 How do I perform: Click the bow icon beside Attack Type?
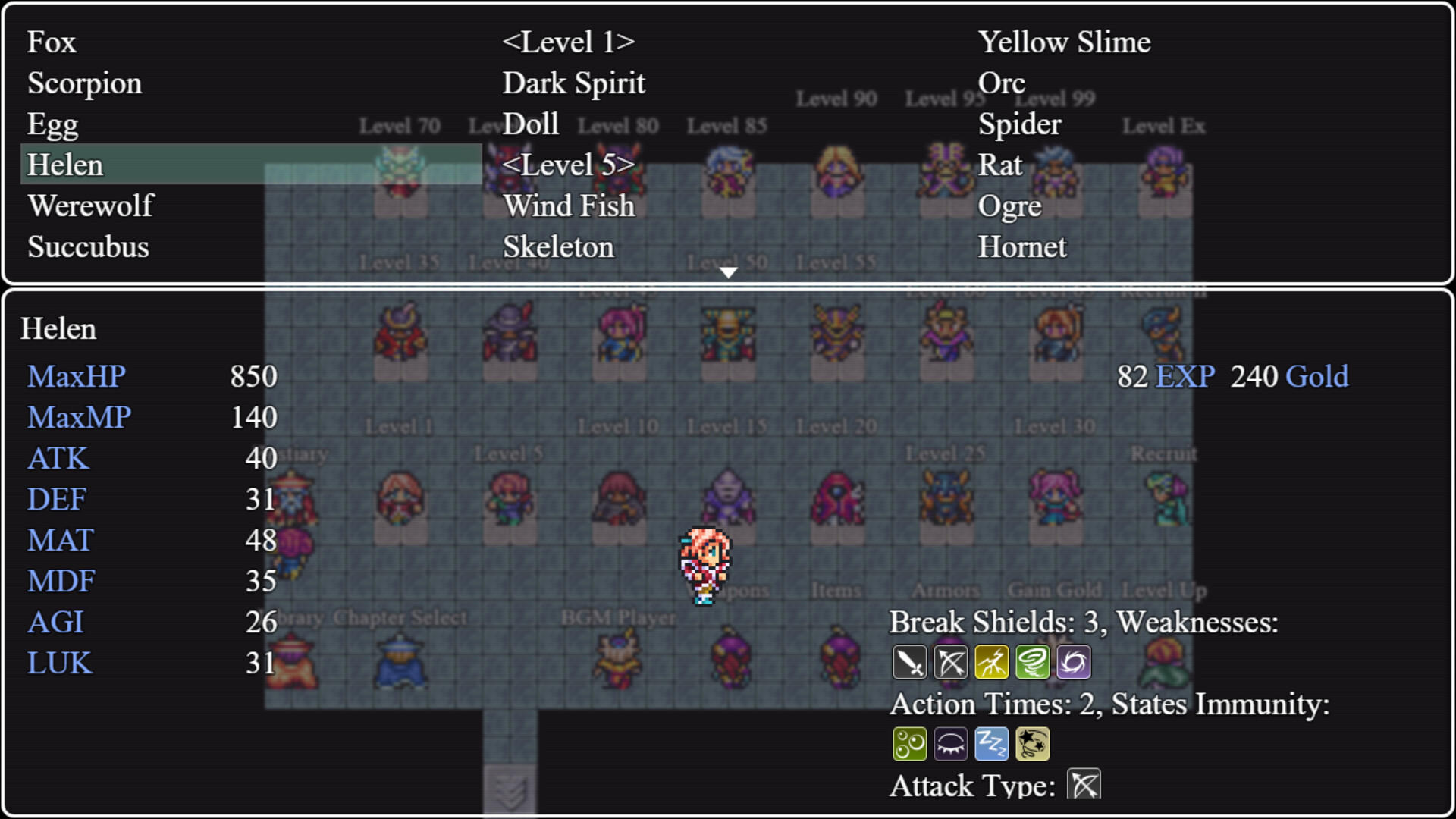(x=1084, y=784)
